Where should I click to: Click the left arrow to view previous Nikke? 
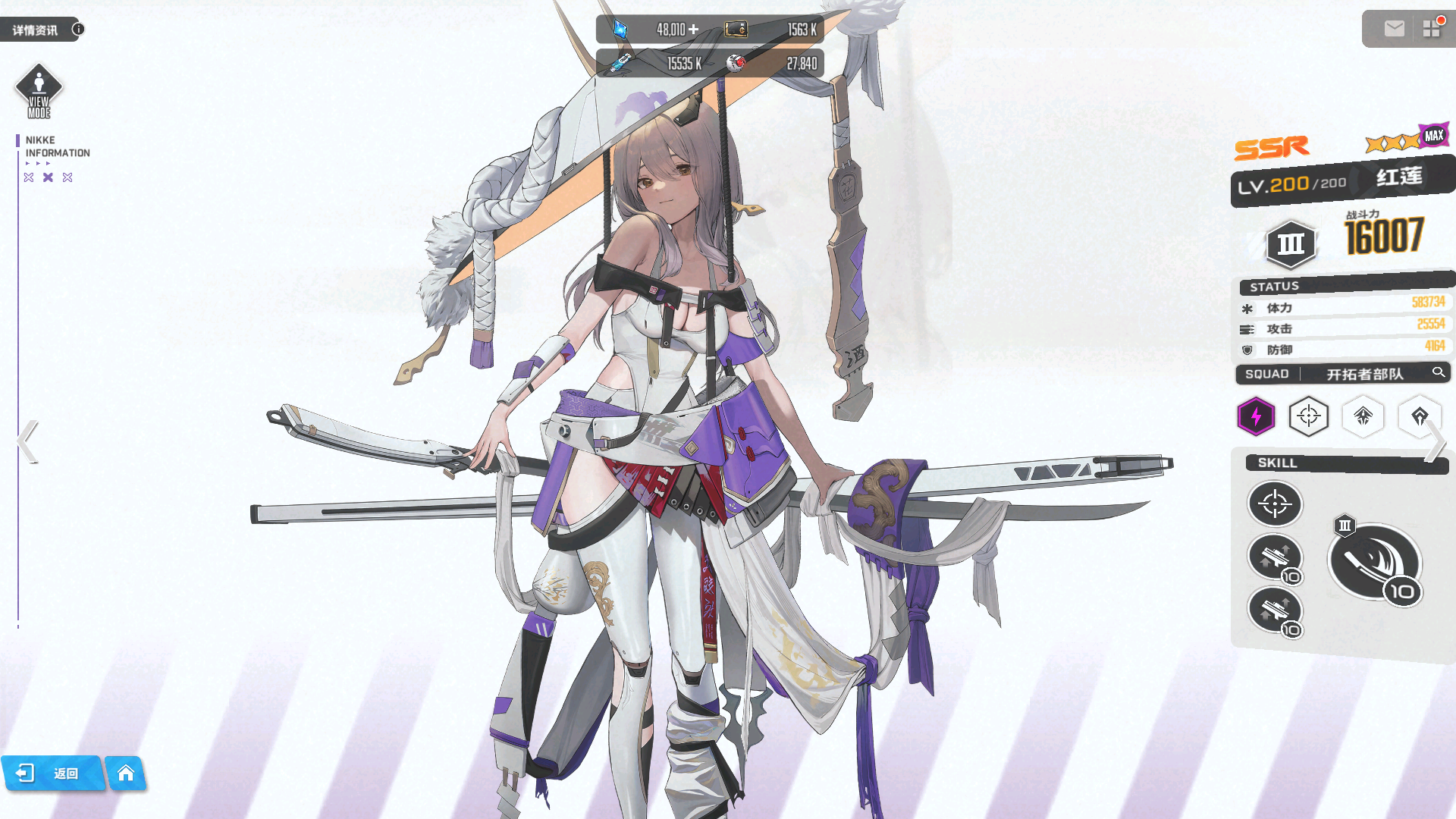(x=27, y=440)
